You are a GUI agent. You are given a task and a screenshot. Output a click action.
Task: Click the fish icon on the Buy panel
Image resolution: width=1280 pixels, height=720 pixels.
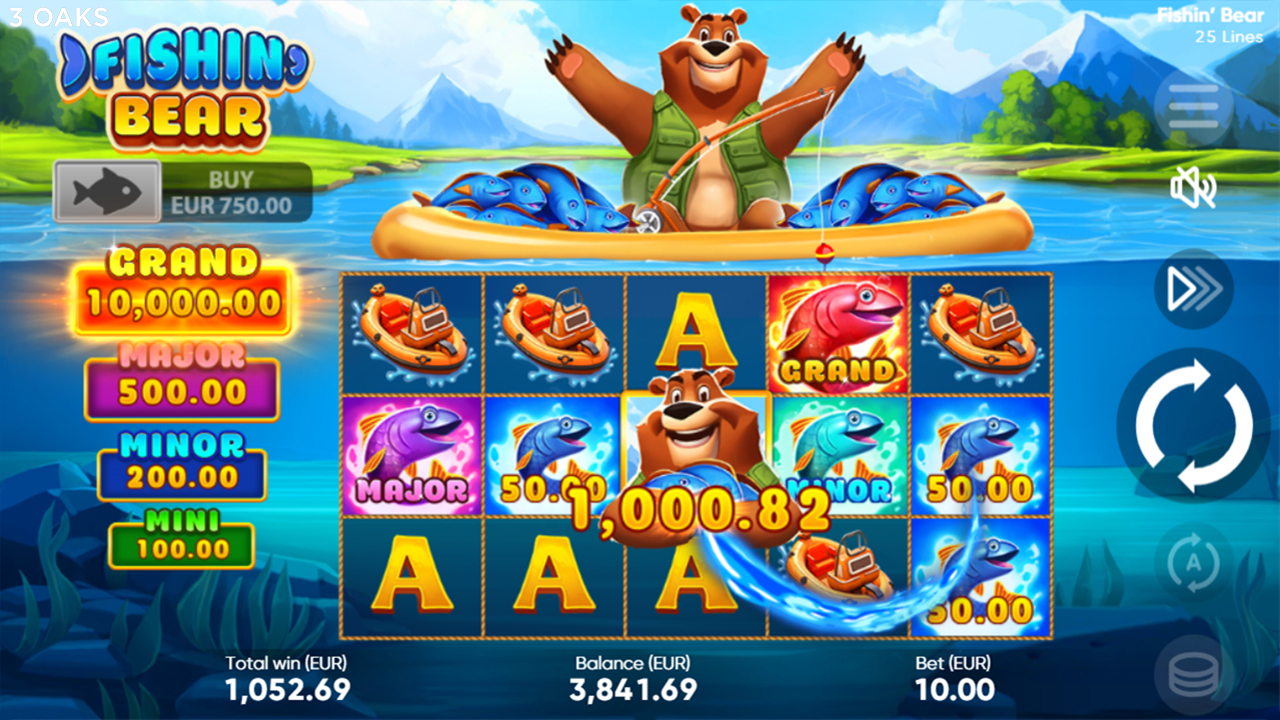click(x=105, y=190)
